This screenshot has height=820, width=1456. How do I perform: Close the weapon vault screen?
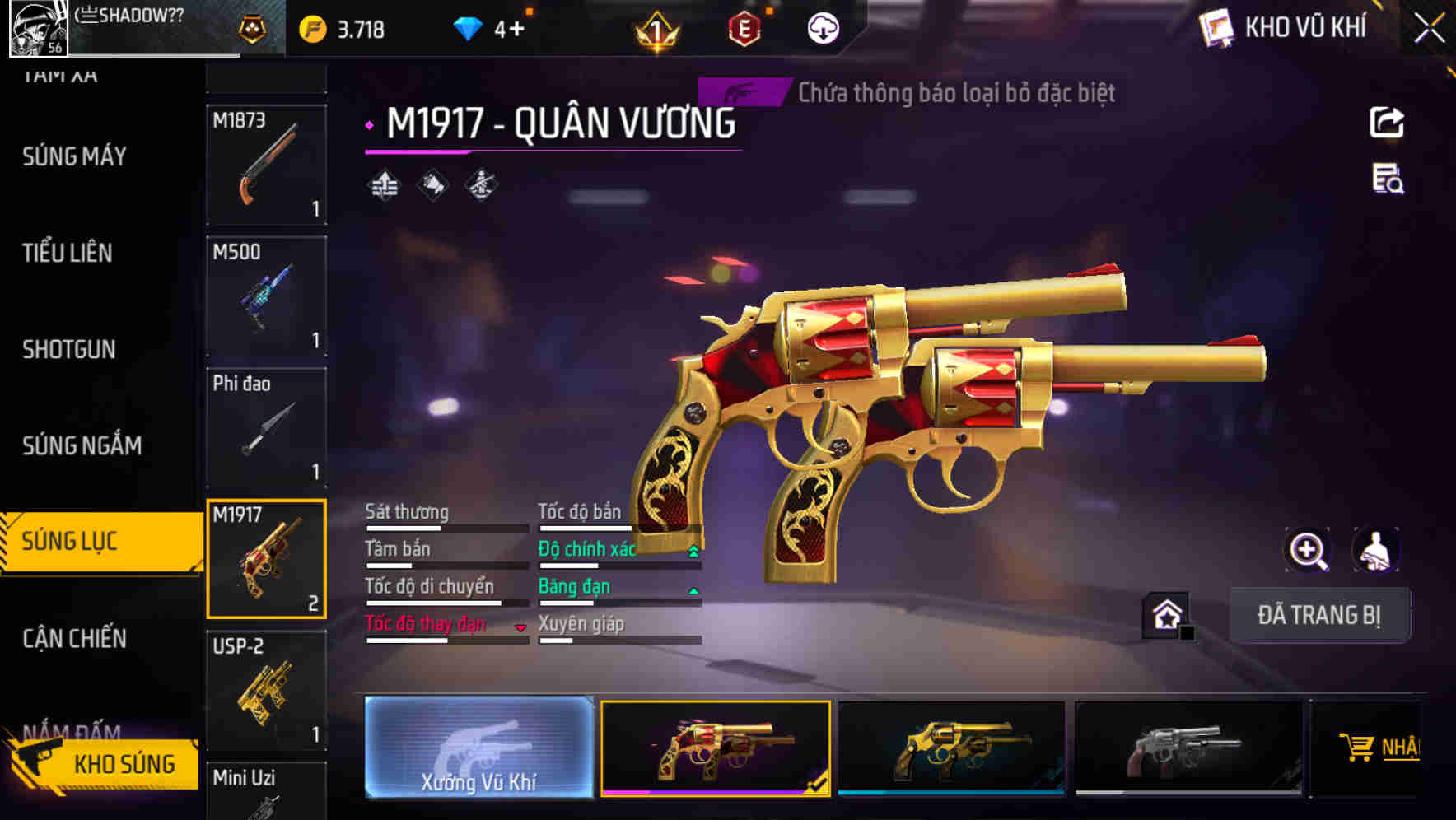tap(1429, 28)
